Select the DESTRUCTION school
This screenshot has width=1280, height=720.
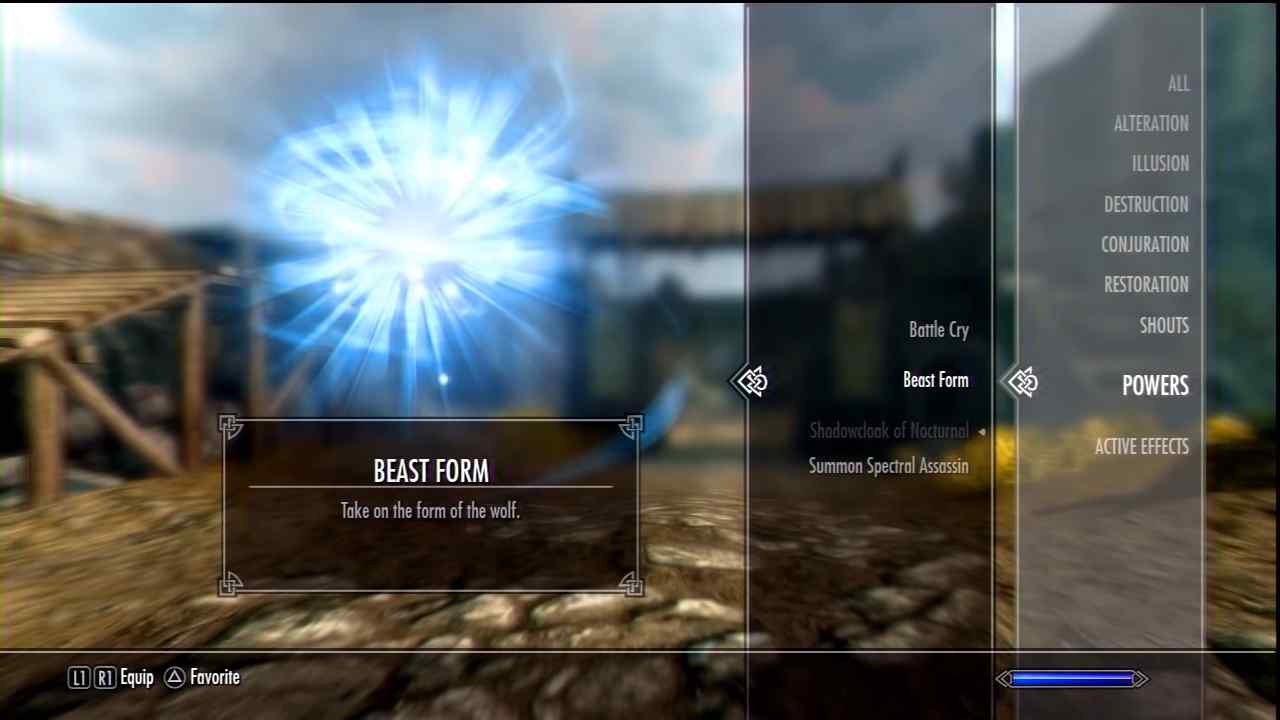tap(1146, 204)
